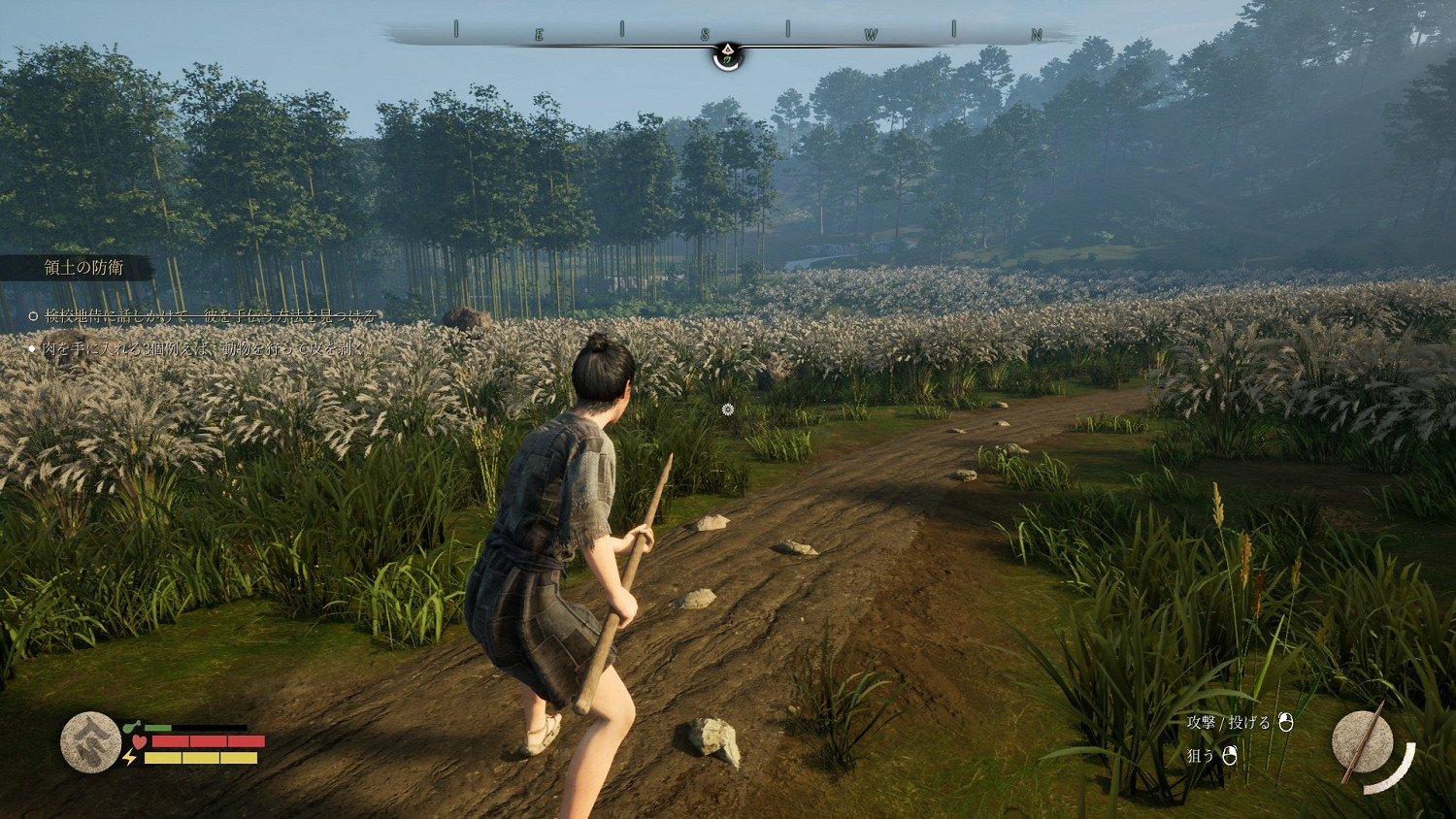Select the equipped wooden spear weapon icon
This screenshot has height=819, width=1456.
click(x=1363, y=742)
